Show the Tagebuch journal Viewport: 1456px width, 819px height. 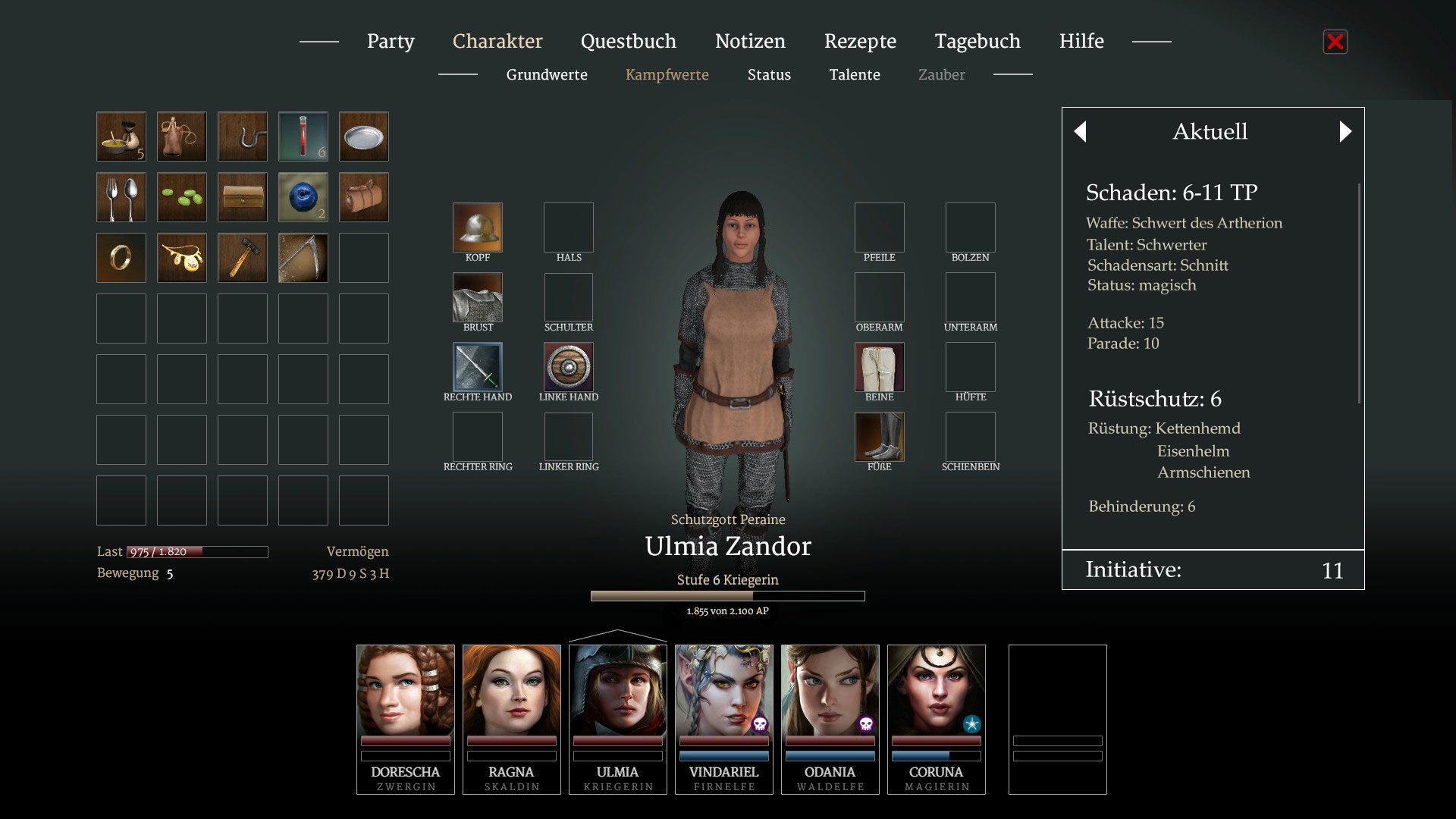point(977,42)
